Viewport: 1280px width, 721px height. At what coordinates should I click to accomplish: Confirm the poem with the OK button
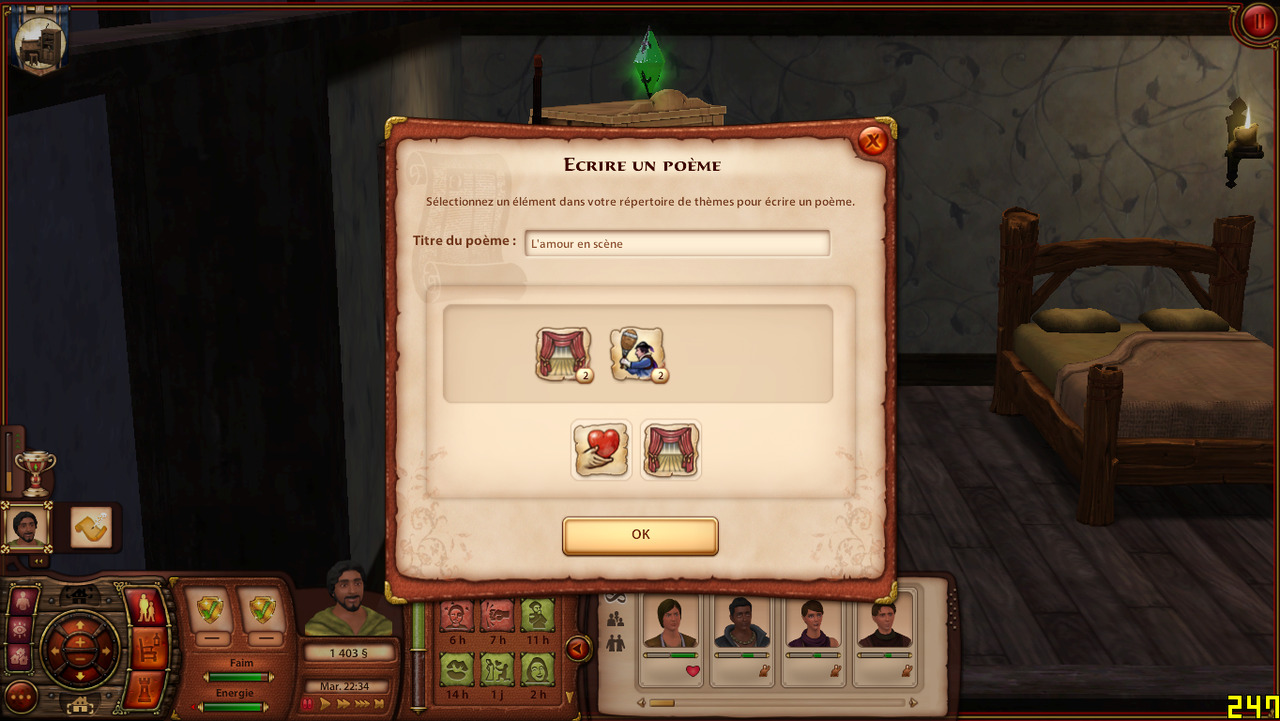[x=640, y=535]
